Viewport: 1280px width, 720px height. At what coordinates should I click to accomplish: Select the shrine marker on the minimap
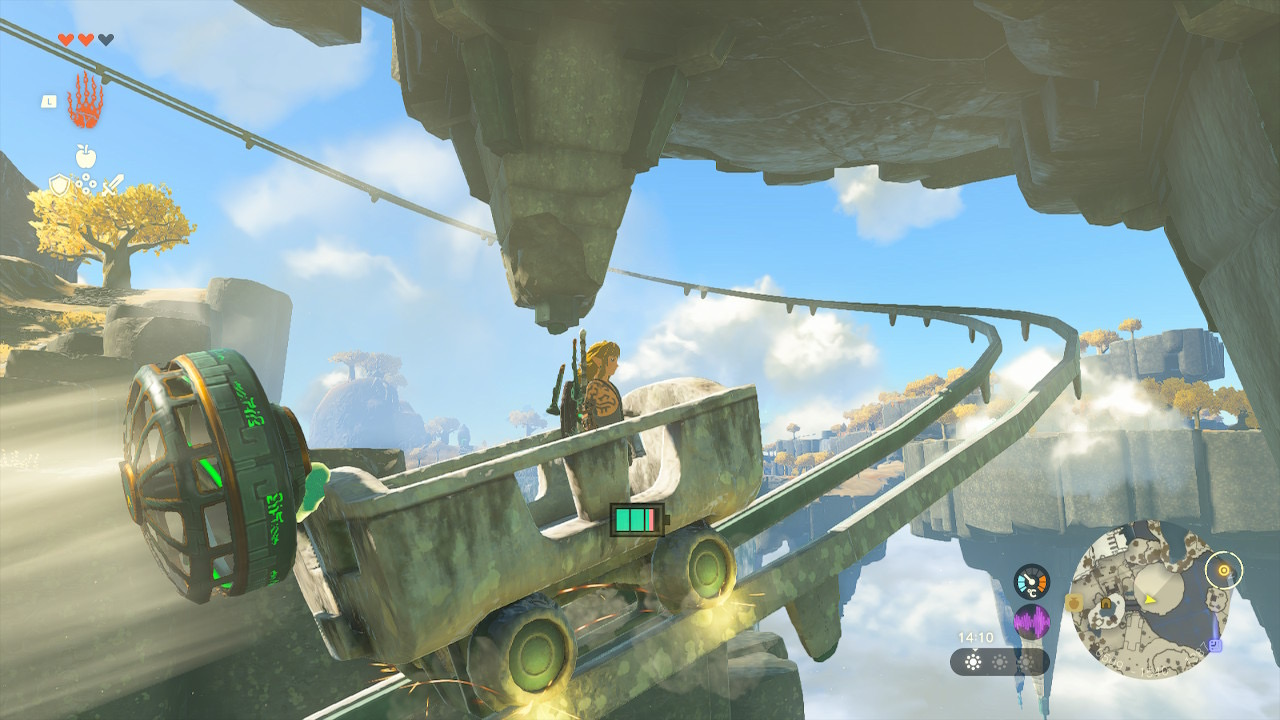[1107, 603]
